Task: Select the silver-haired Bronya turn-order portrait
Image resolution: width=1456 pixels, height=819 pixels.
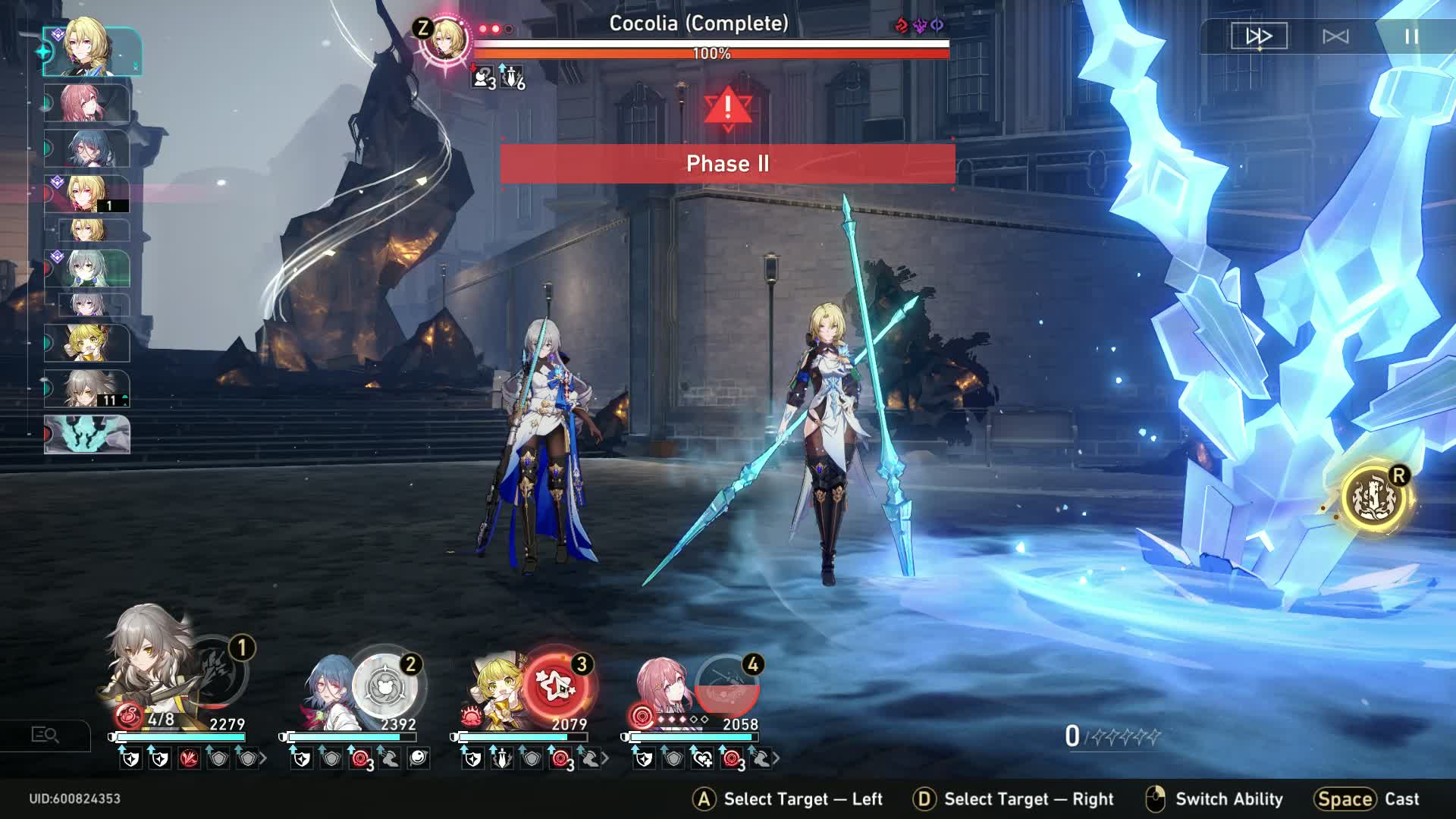Action: click(x=86, y=268)
